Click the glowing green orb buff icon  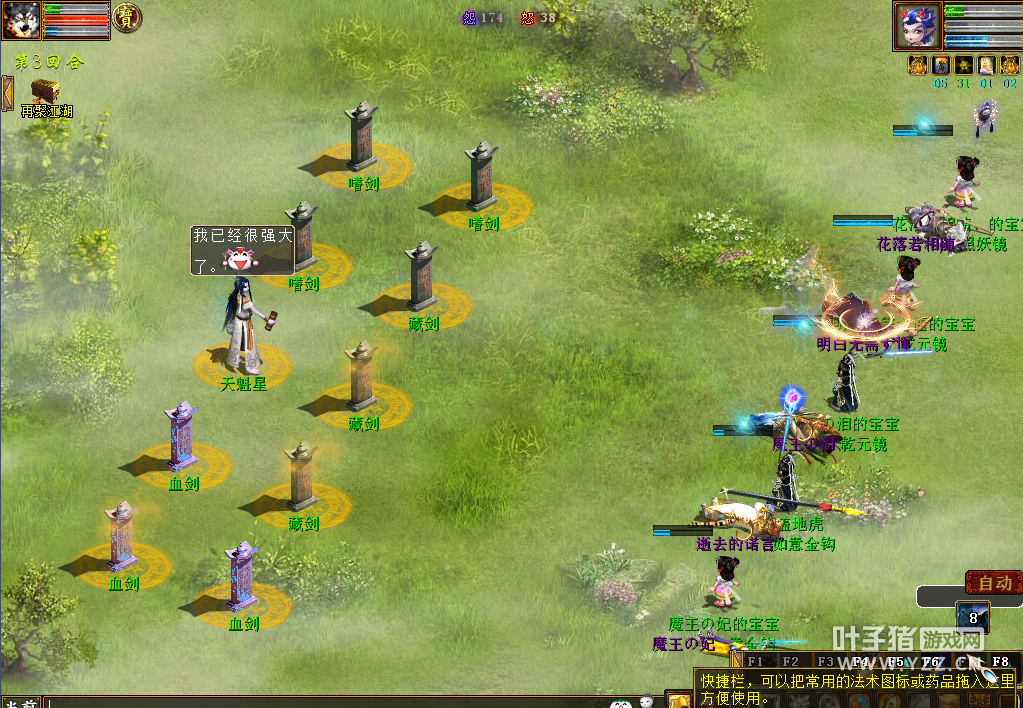[963, 65]
